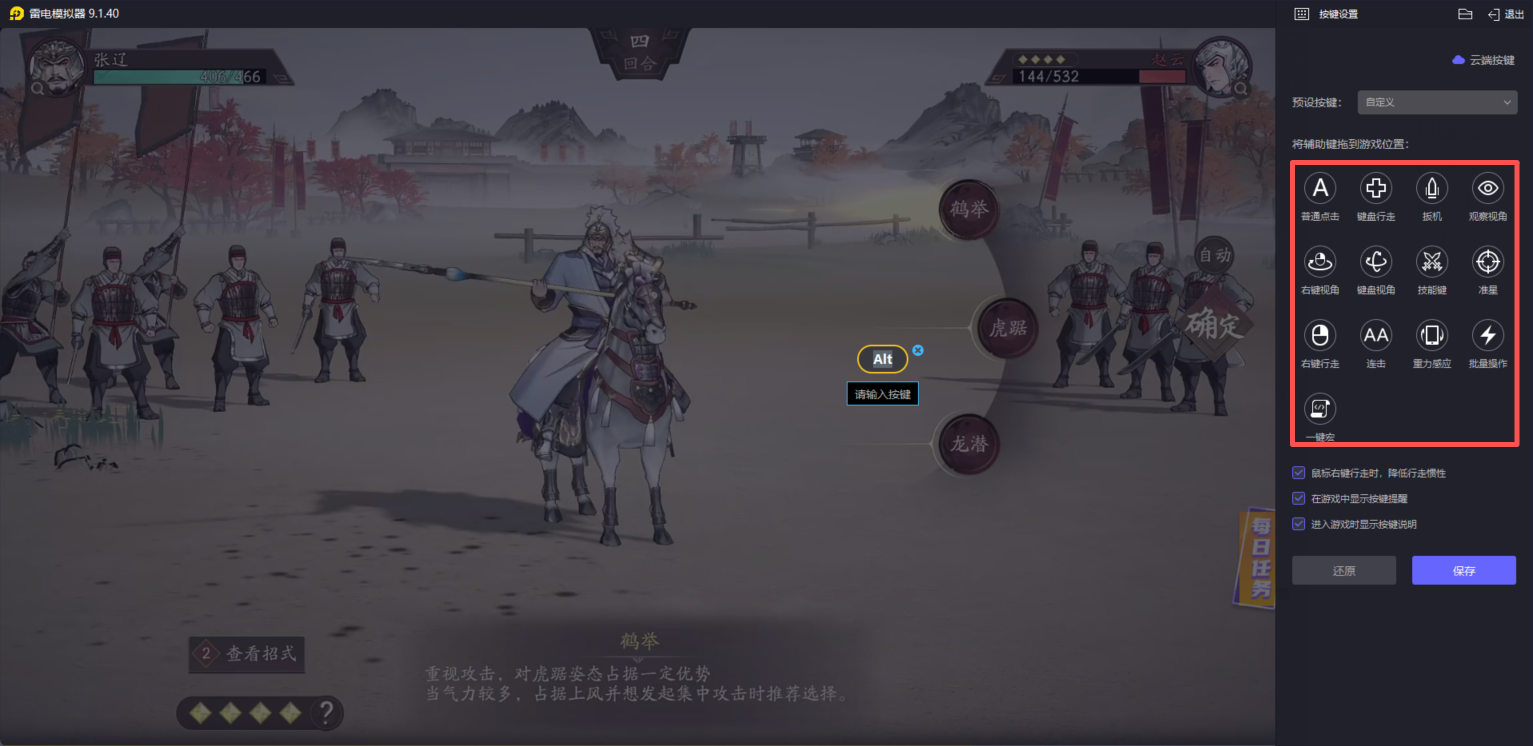
Task: Select the 键盘视角 keyboard-view icon
Action: [1376, 261]
